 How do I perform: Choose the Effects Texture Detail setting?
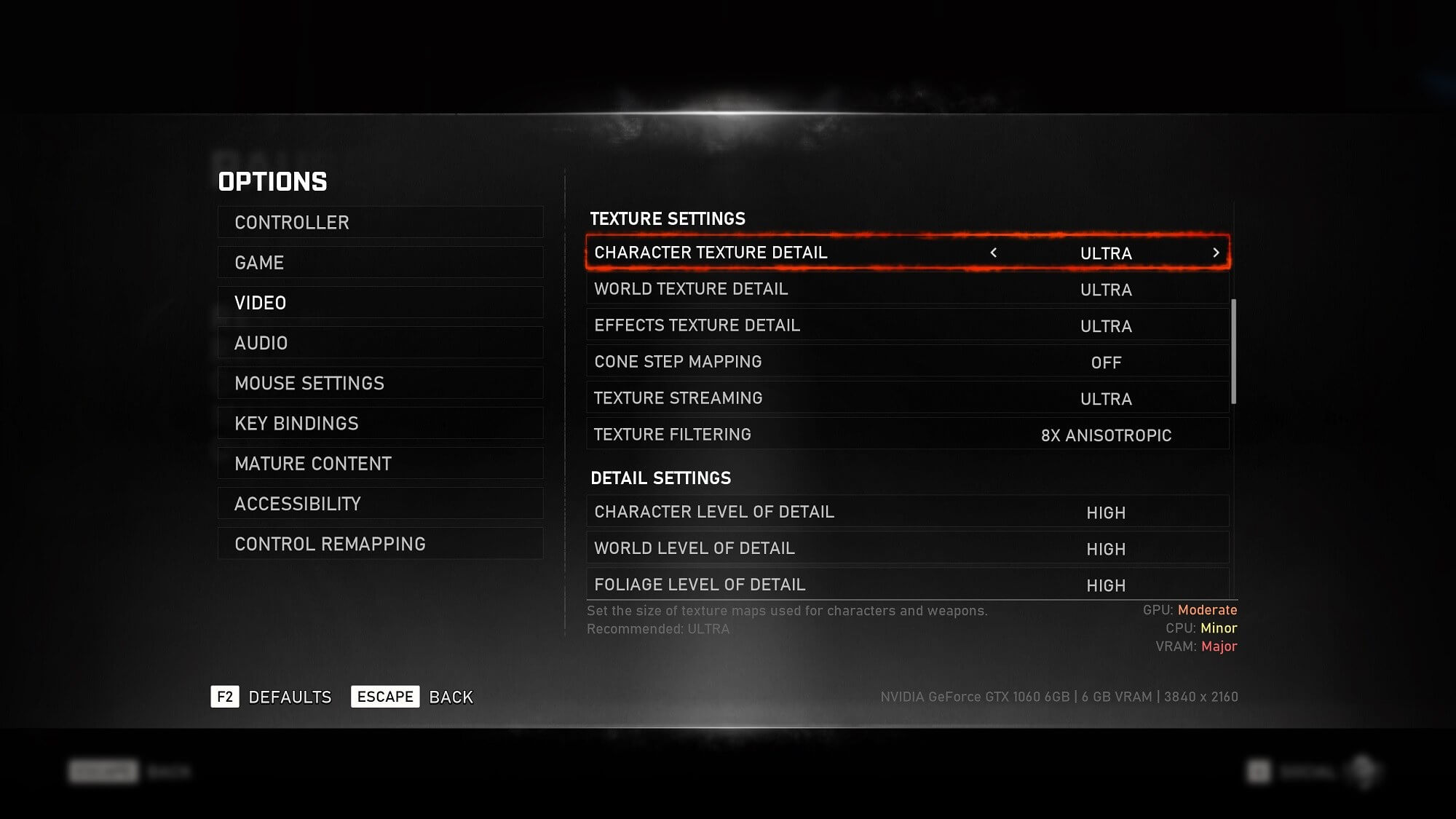[907, 325]
